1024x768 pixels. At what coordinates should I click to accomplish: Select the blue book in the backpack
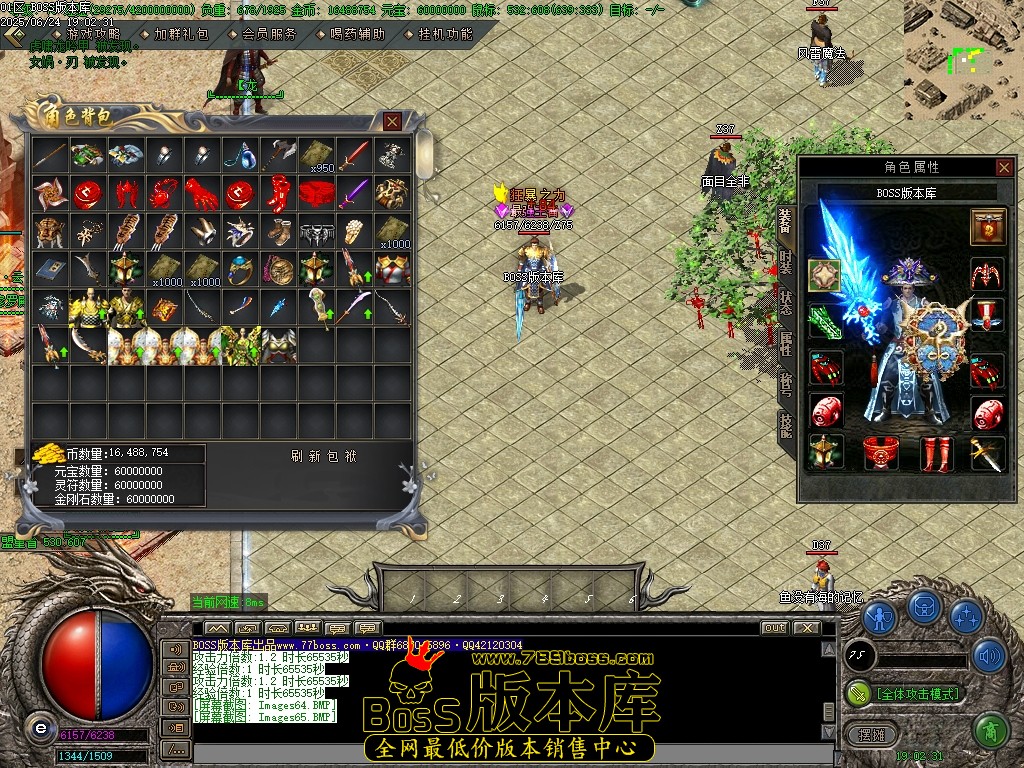coord(49,269)
